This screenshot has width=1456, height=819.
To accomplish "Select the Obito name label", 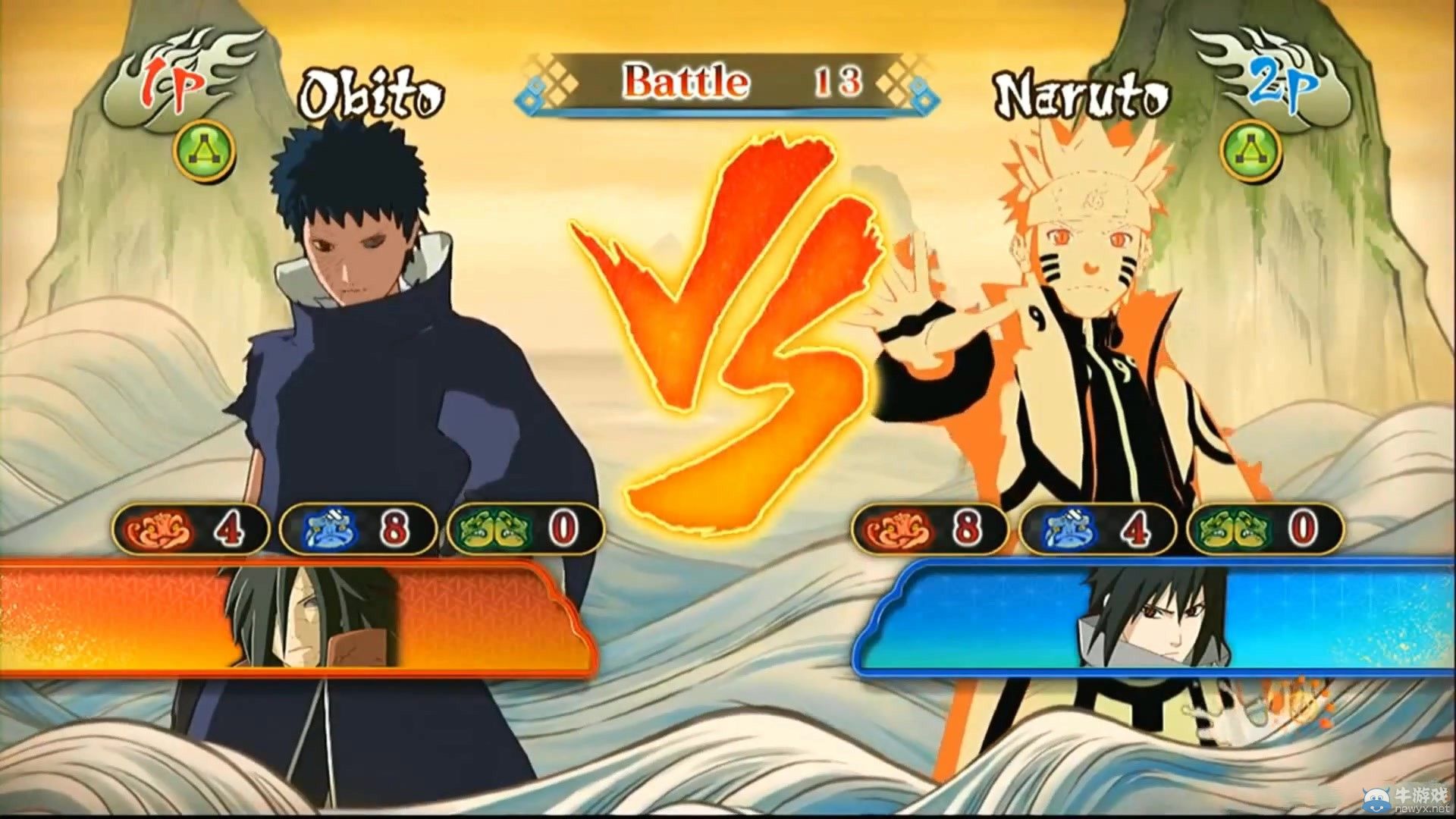I will (x=372, y=91).
